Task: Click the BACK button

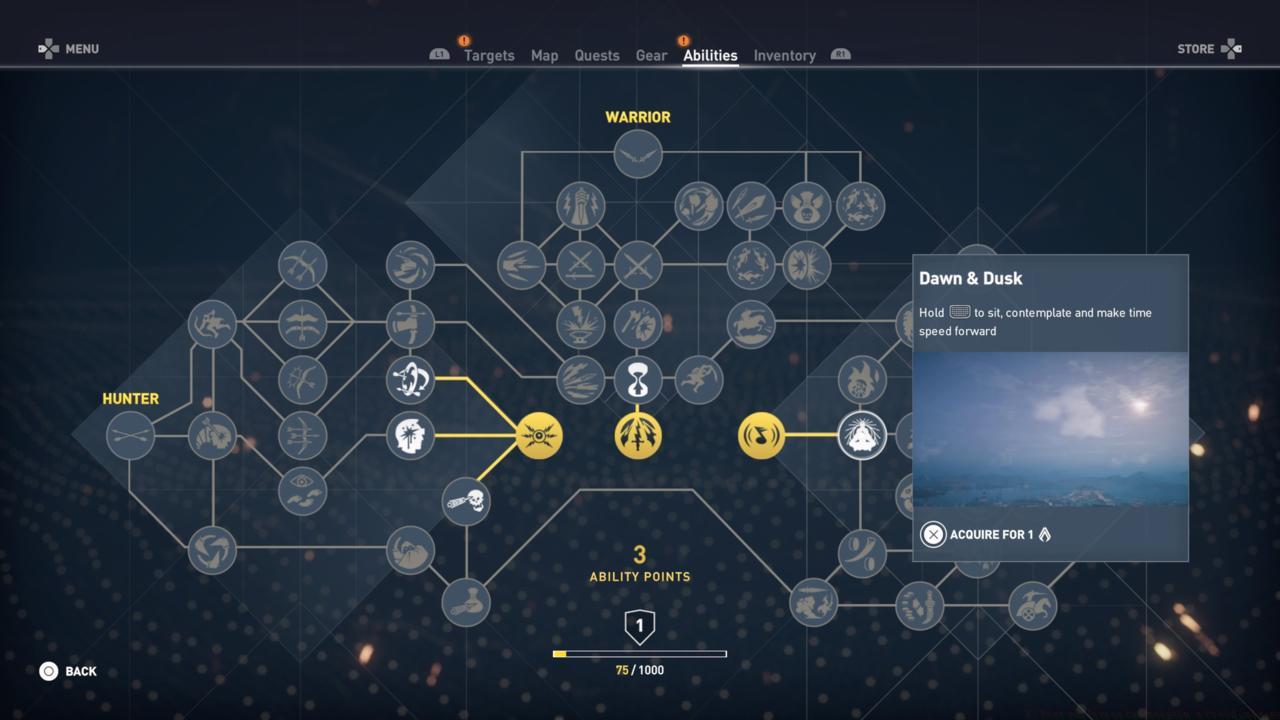Action: 67,671
